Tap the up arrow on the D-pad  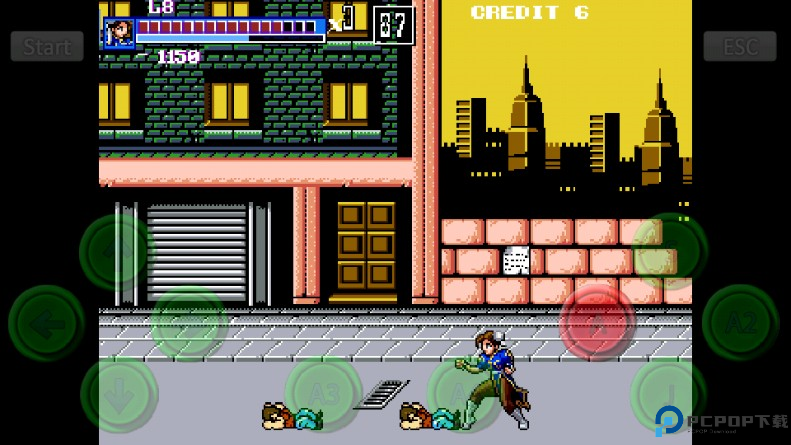pos(118,252)
